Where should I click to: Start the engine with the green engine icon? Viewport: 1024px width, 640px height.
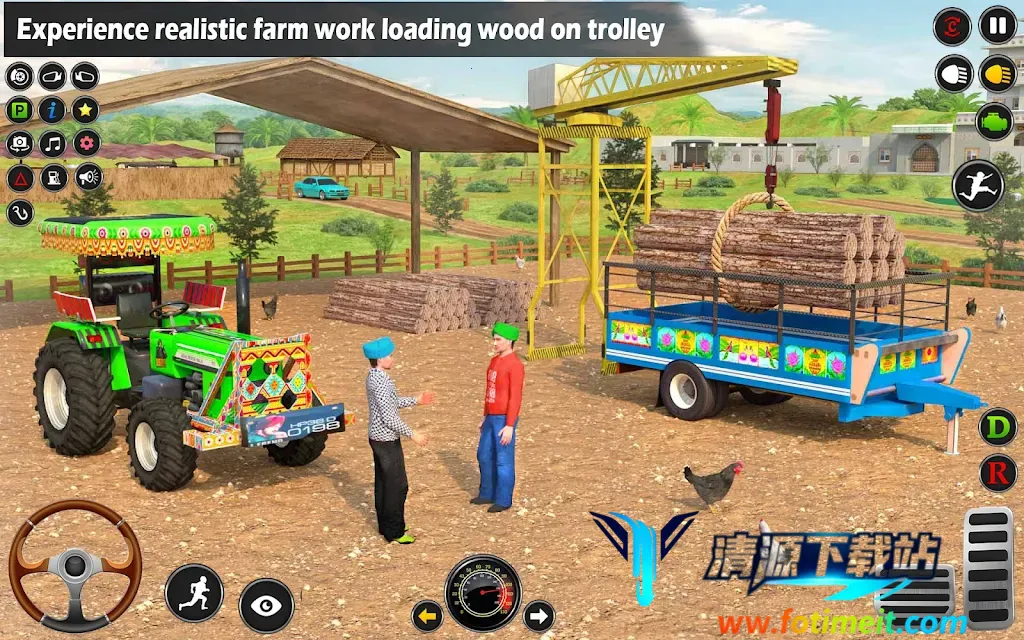coord(998,121)
